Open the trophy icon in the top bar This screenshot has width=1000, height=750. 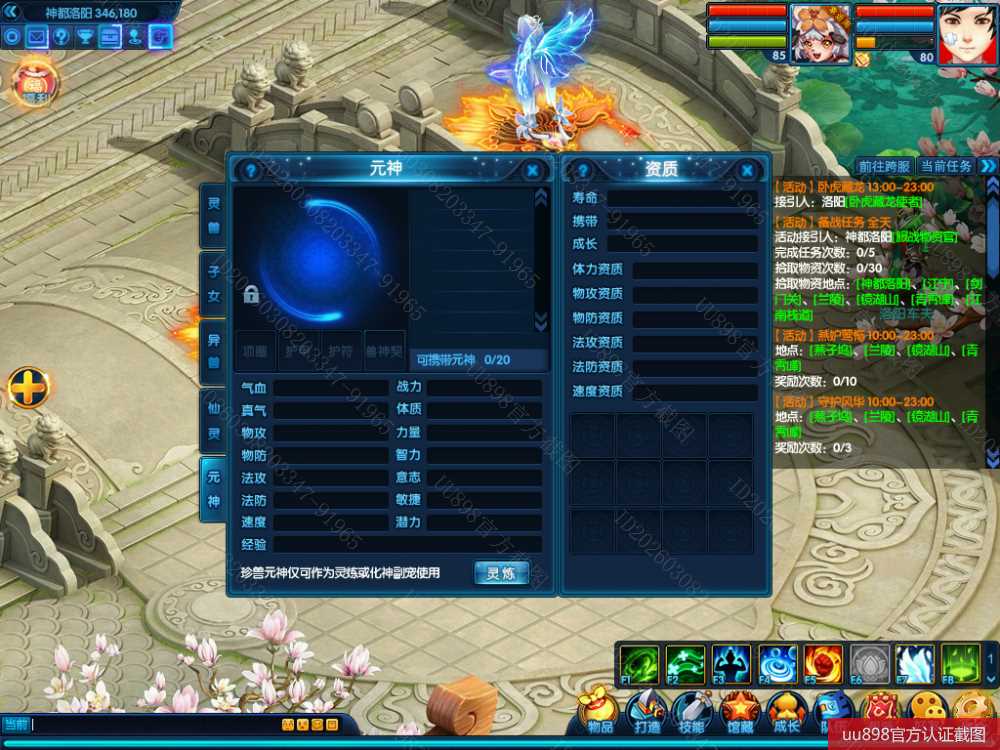tap(86, 37)
